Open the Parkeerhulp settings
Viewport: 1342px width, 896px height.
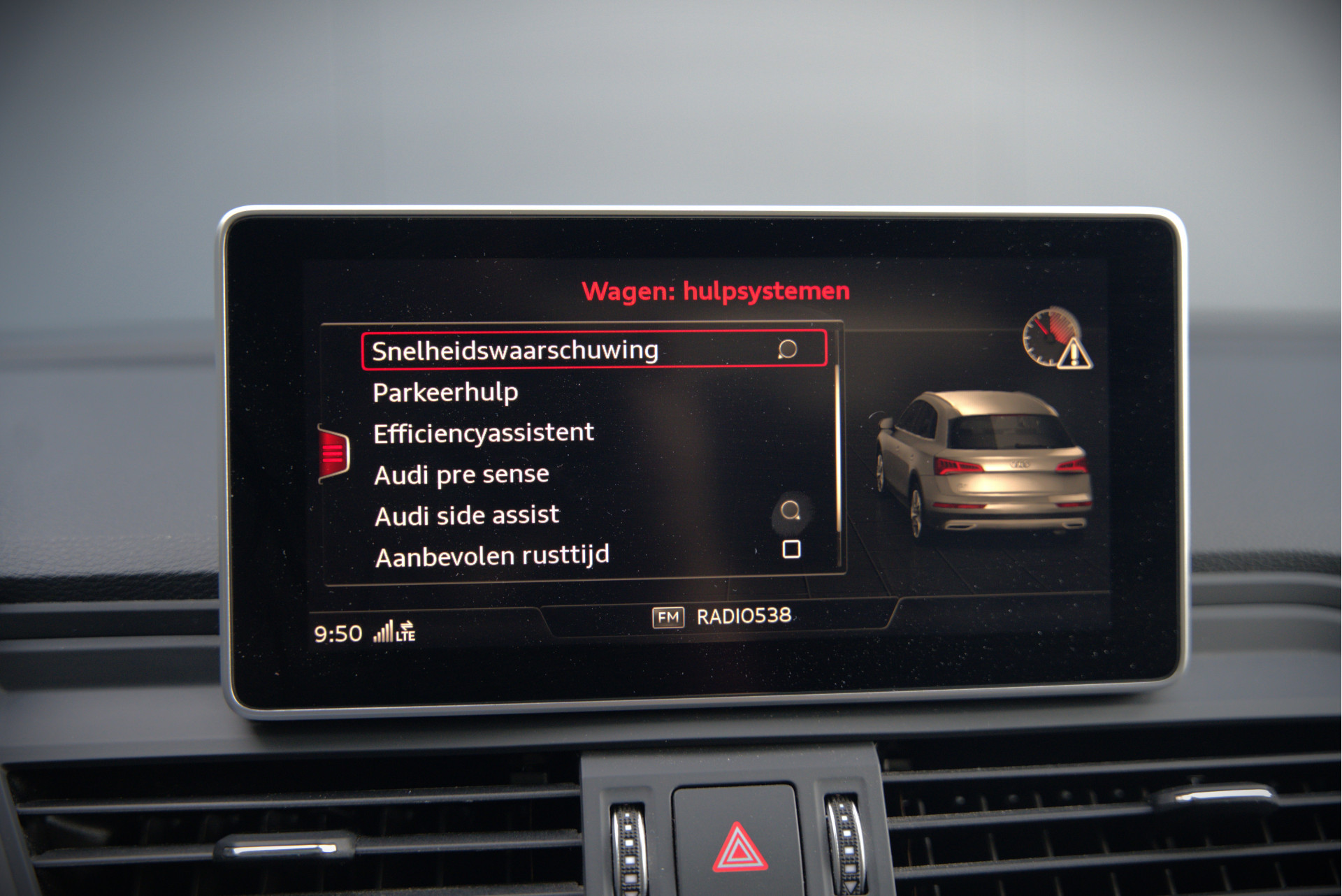click(x=445, y=392)
